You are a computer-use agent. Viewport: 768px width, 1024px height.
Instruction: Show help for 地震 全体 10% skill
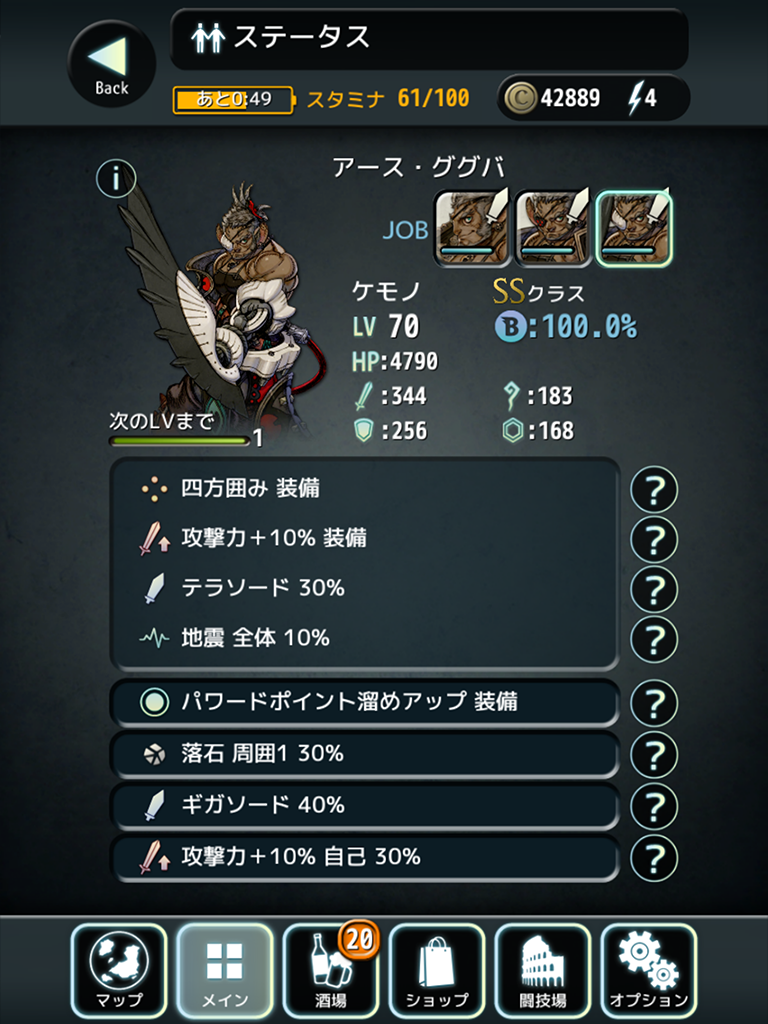[654, 638]
